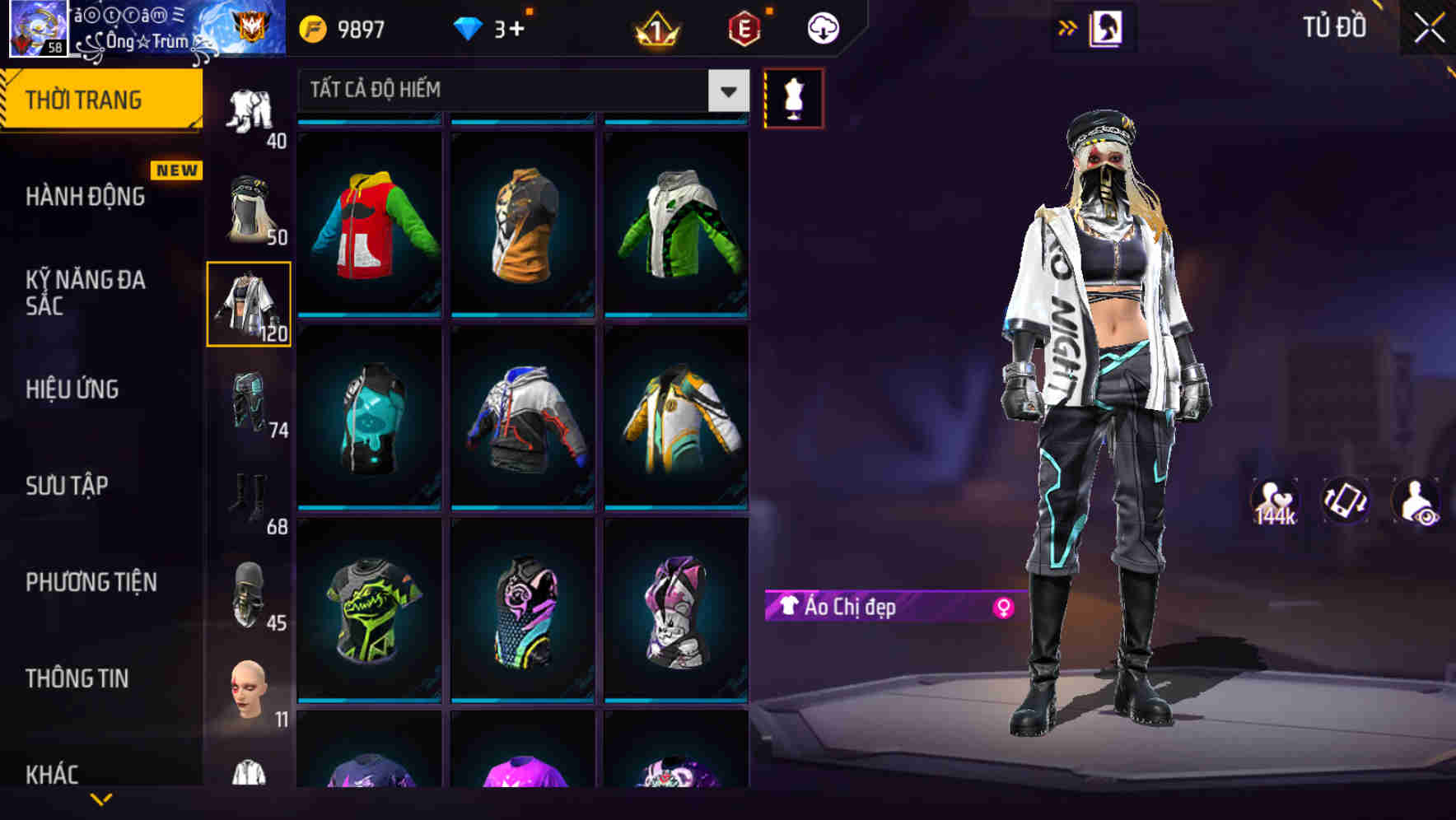Open SƯU TẬP from the left sidebar

pos(66,486)
